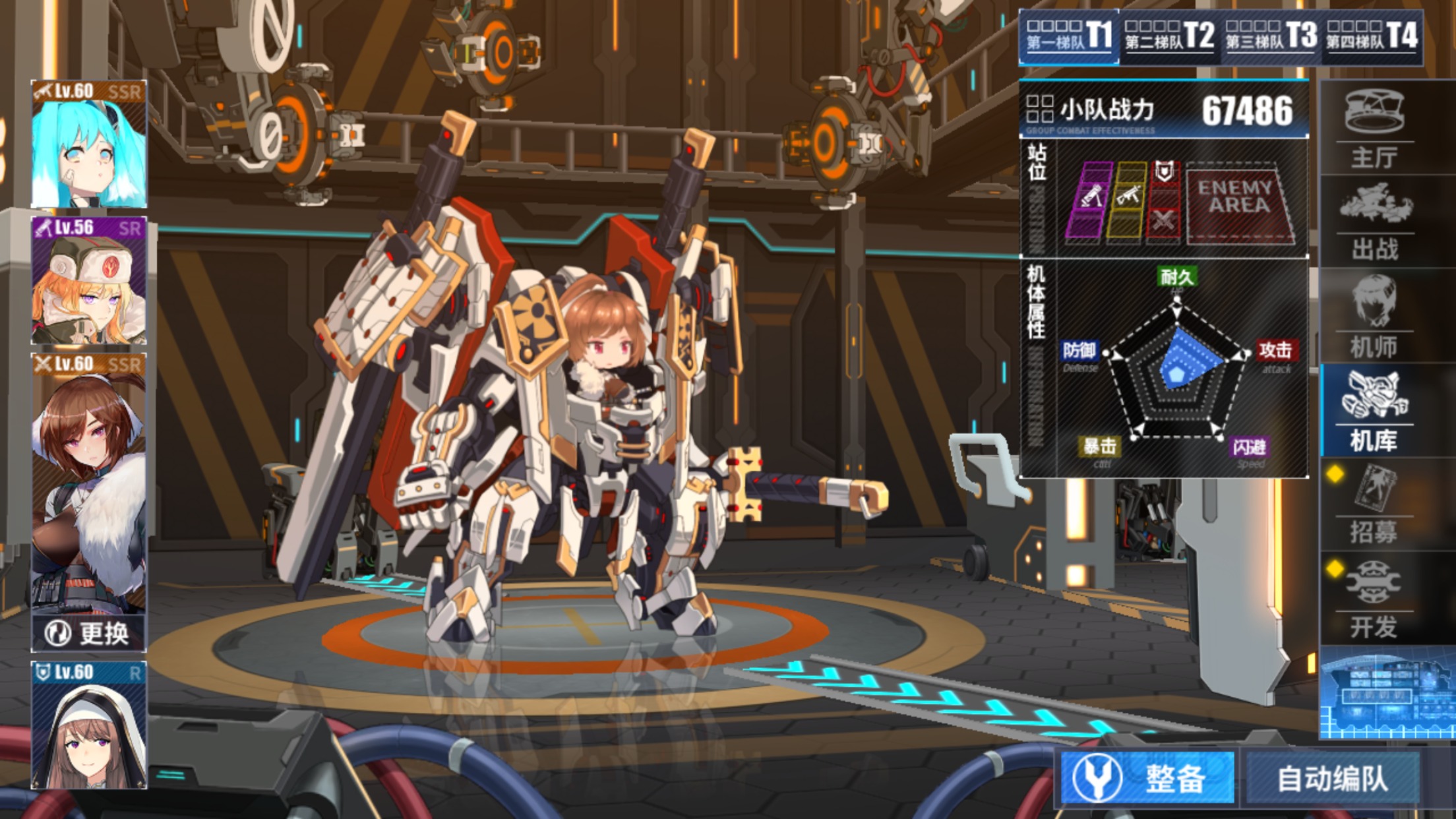This screenshot has width=1456, height=819.
Task: Open the blue ship blueprint thumbnail
Action: click(x=1387, y=694)
